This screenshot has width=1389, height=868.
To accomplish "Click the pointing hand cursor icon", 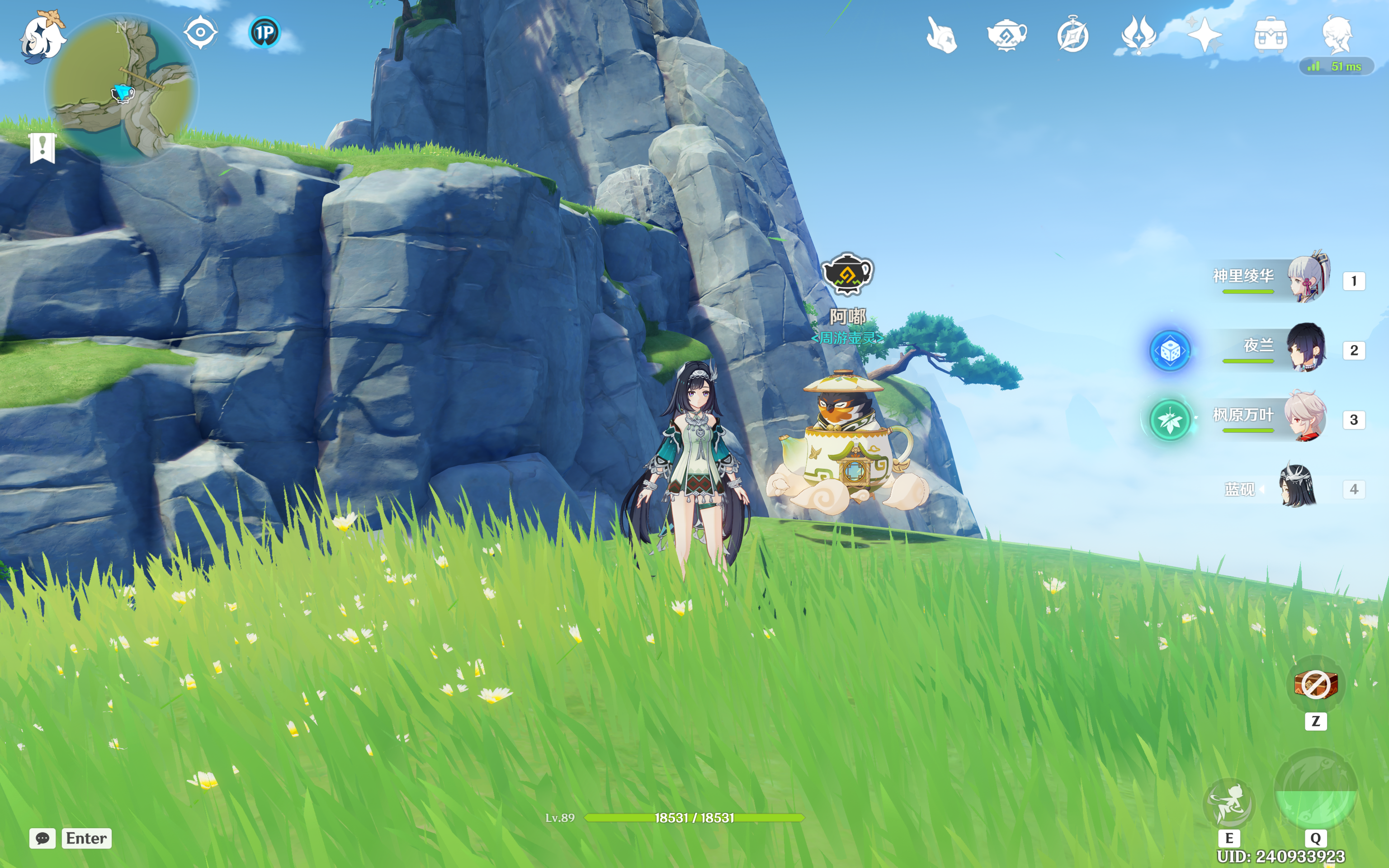I will [941, 35].
